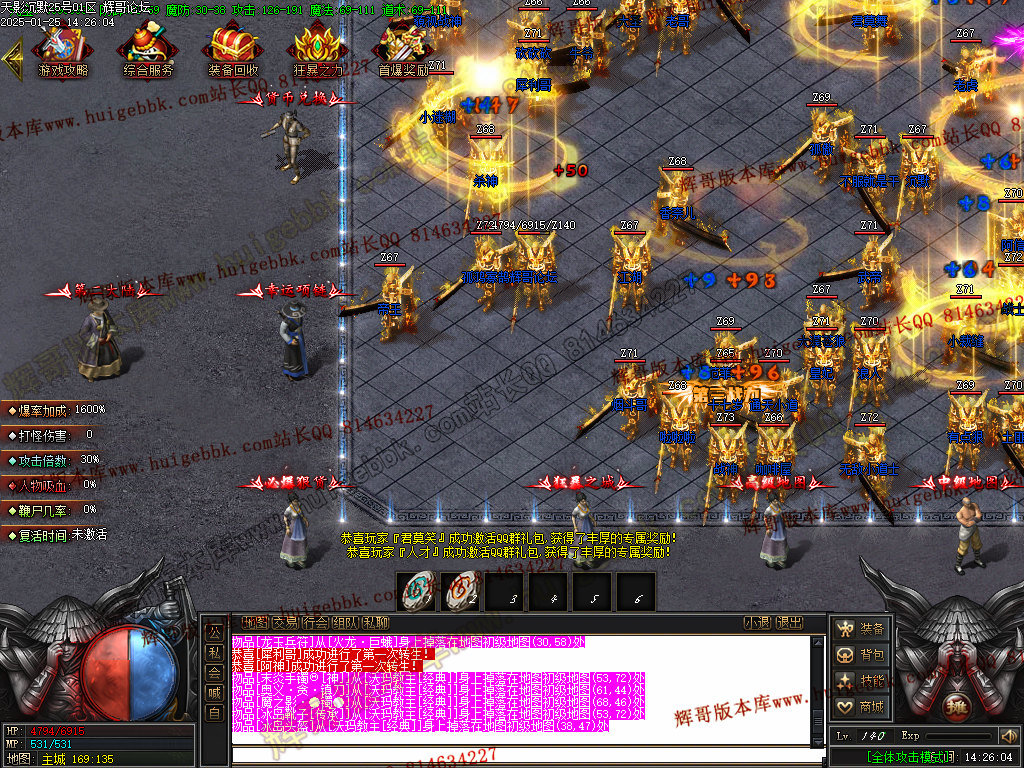
Task: Collapse the top menu with the gold arrow
Action: pyautogui.click(x=13, y=58)
